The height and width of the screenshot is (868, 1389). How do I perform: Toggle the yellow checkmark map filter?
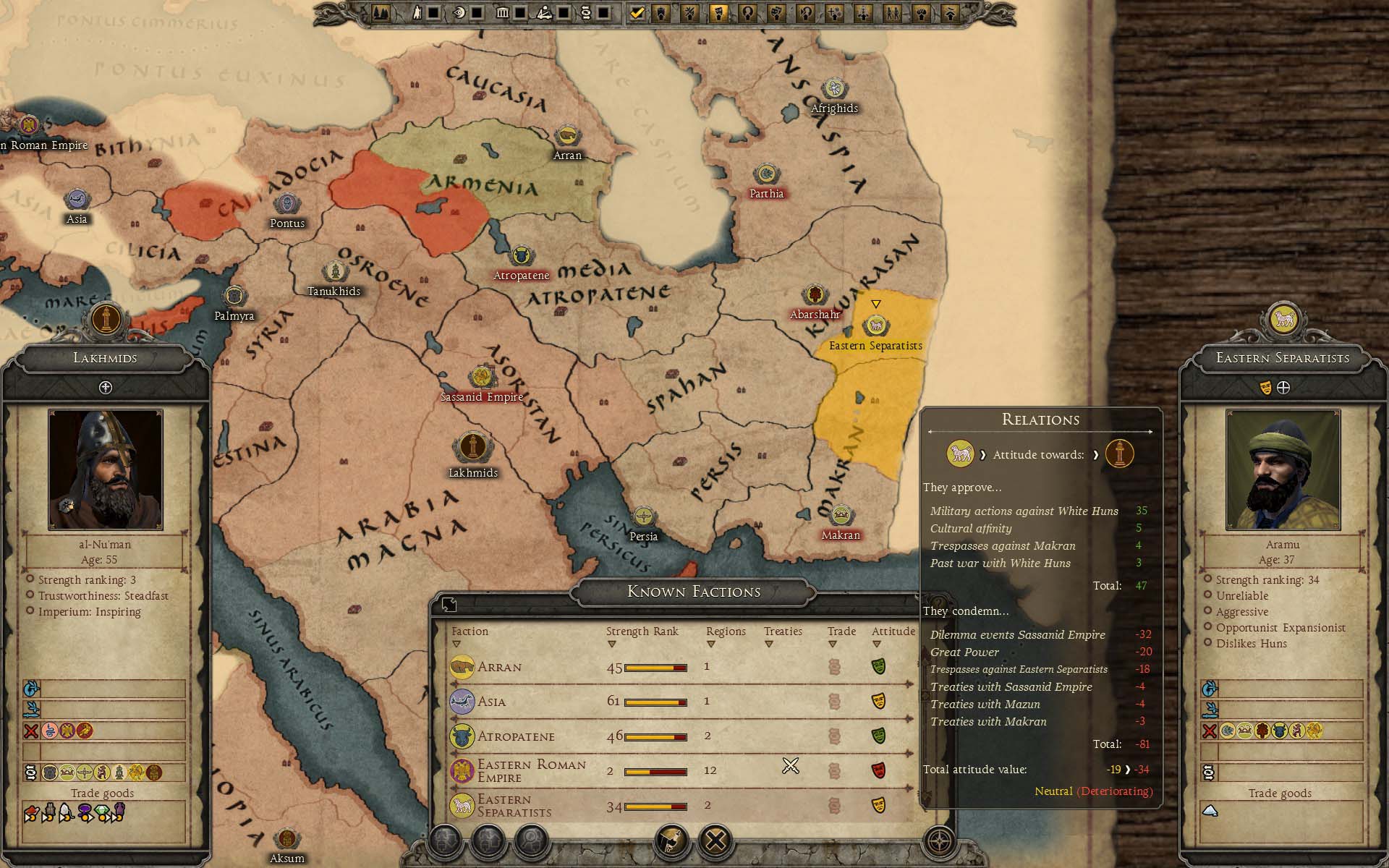[x=637, y=13]
